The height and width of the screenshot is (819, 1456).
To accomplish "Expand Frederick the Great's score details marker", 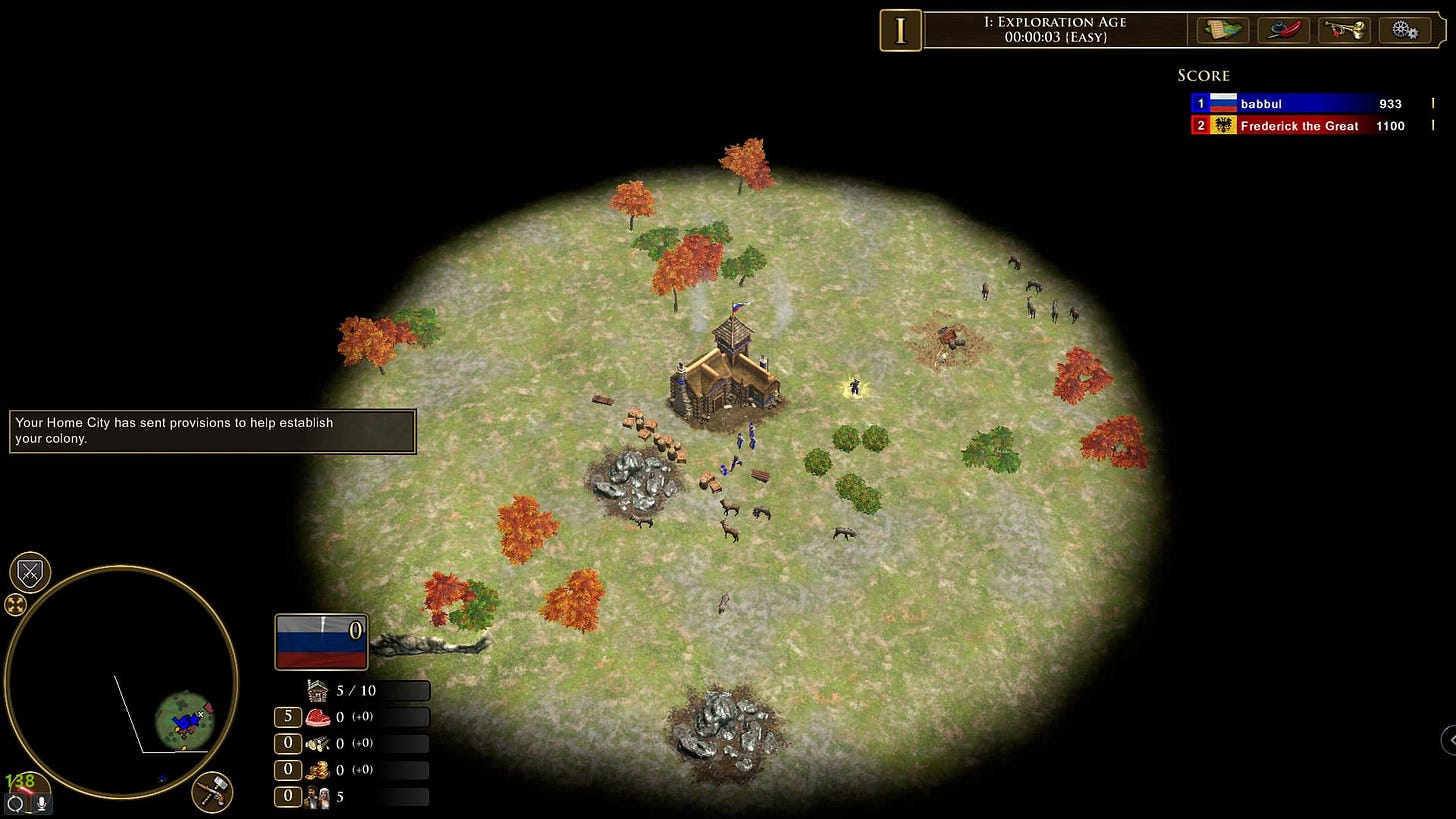I will point(1432,125).
